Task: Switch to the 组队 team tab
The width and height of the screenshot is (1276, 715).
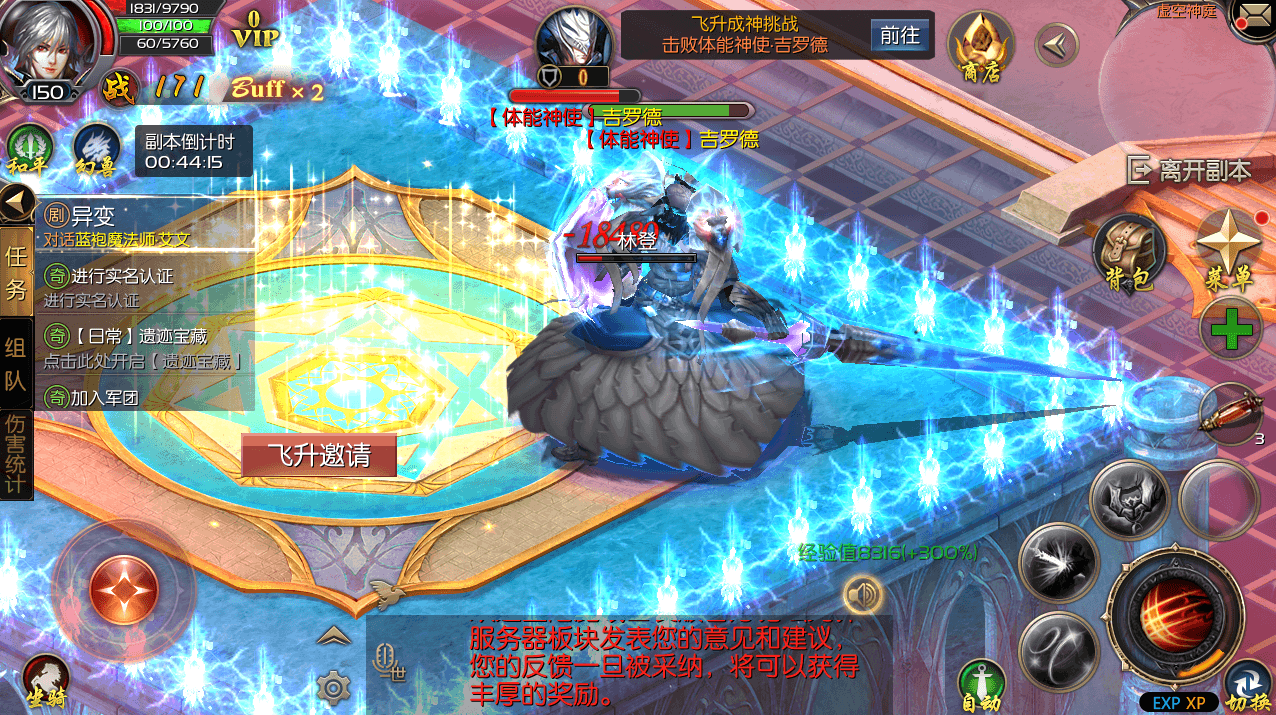Action: (16, 364)
